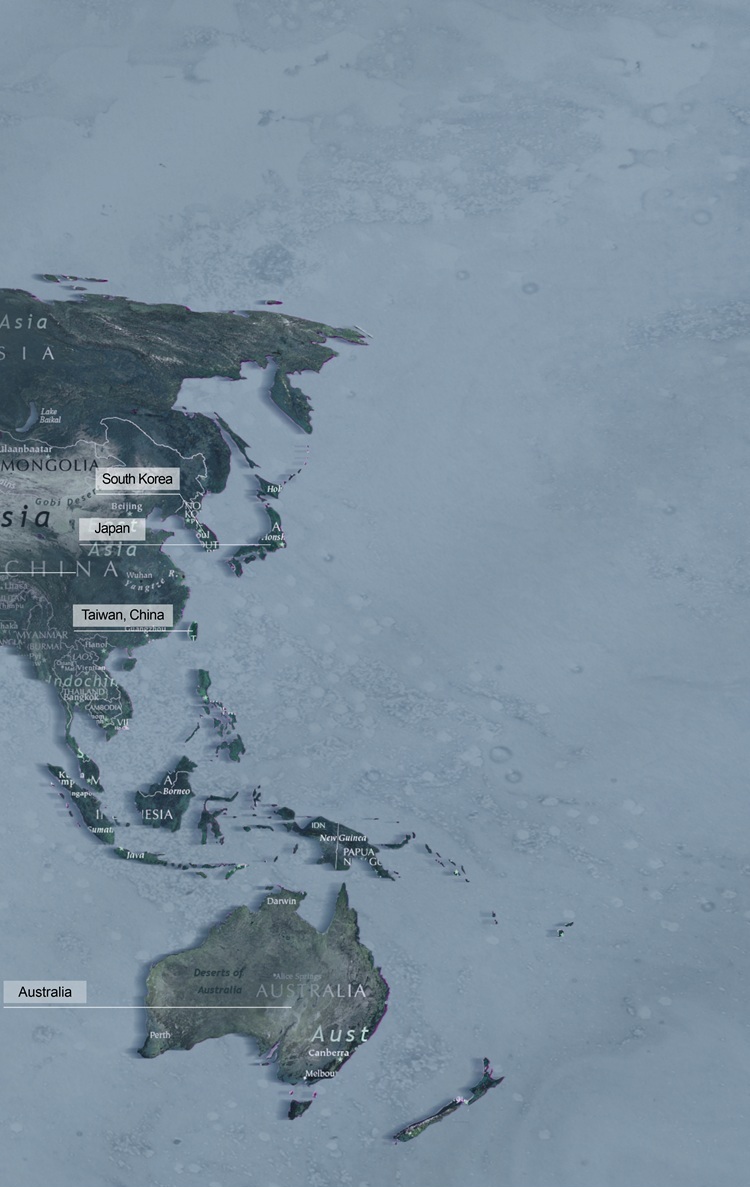Select the South Korea region label
This screenshot has height=1187, width=750.
pyautogui.click(x=137, y=479)
